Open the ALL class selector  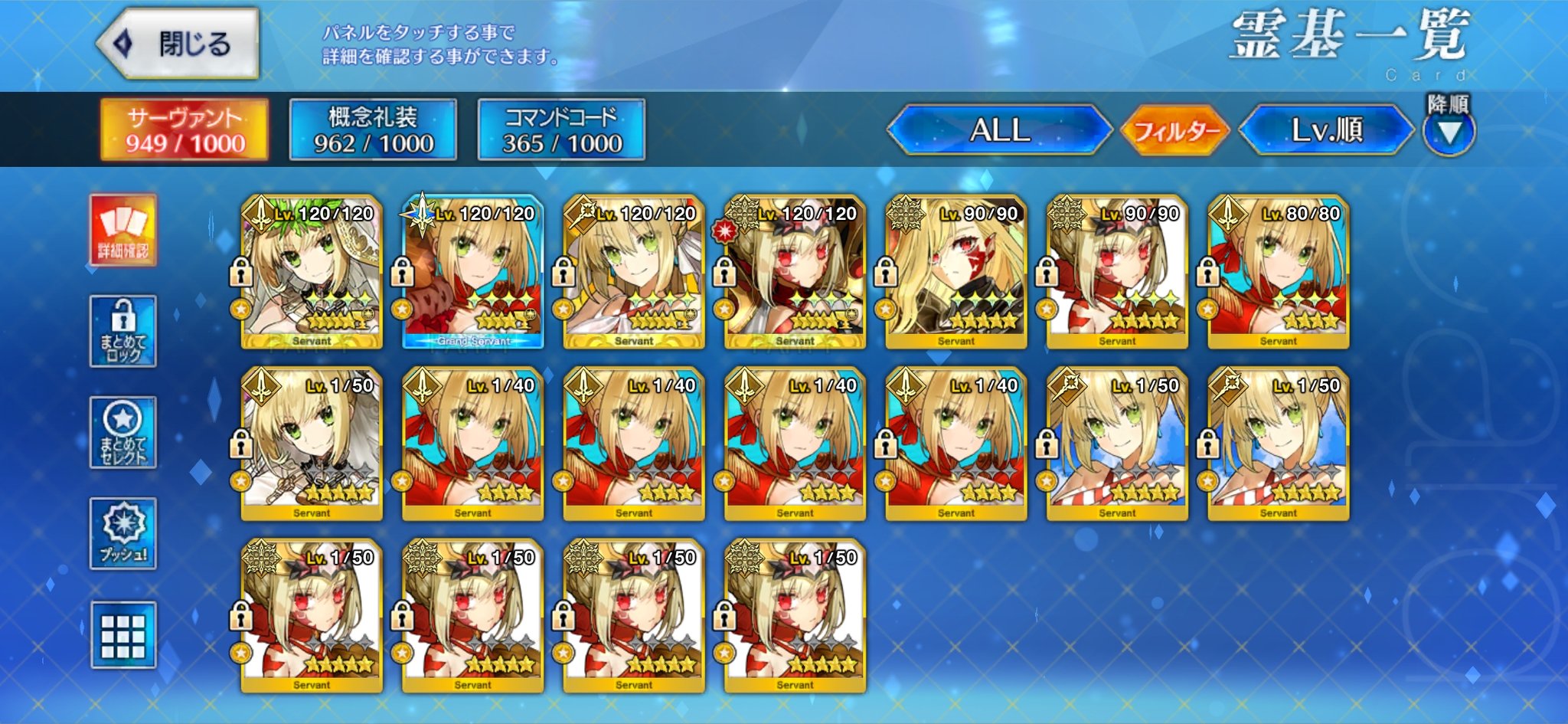pos(999,130)
